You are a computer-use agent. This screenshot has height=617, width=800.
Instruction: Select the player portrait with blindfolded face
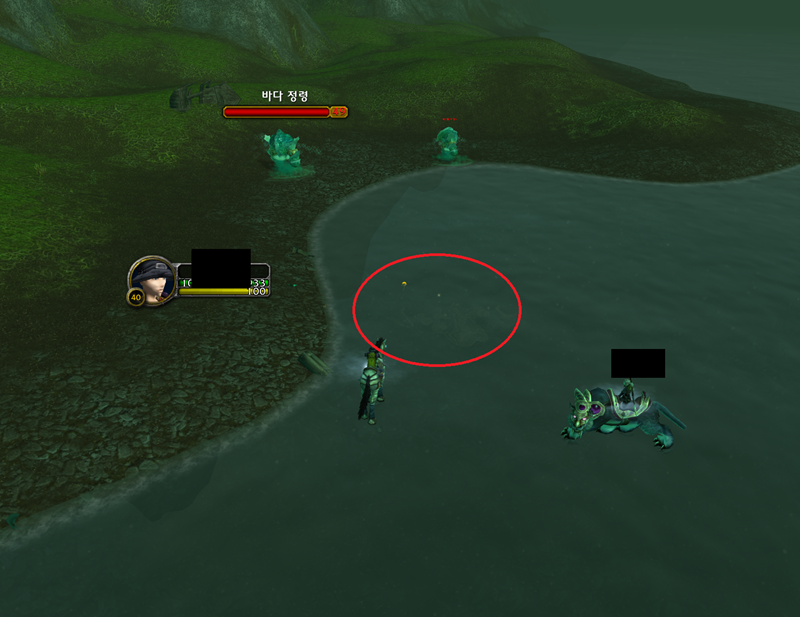pos(152,279)
